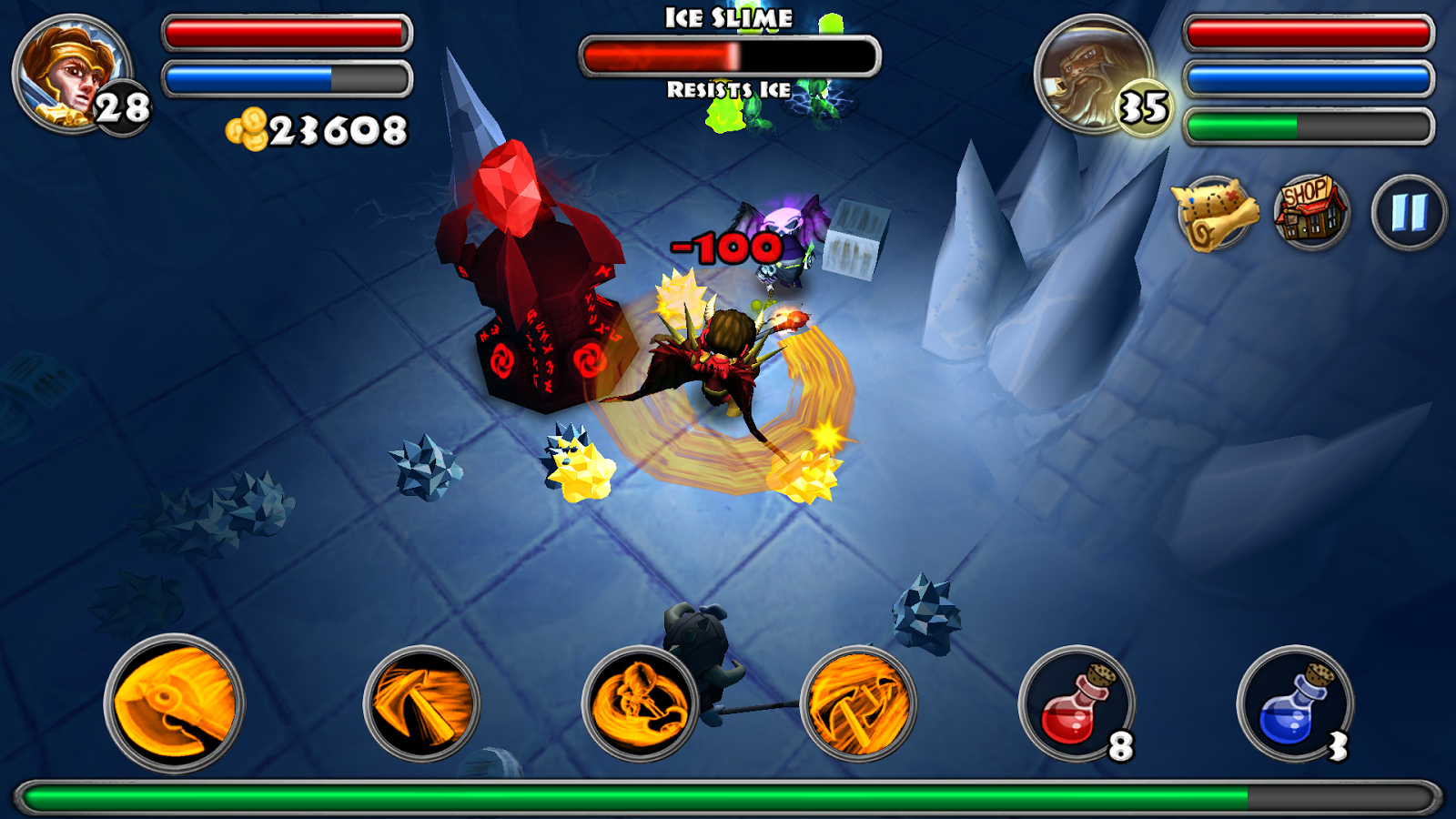Use the axe throw skill
This screenshot has height=819, width=1456.
pos(421,703)
